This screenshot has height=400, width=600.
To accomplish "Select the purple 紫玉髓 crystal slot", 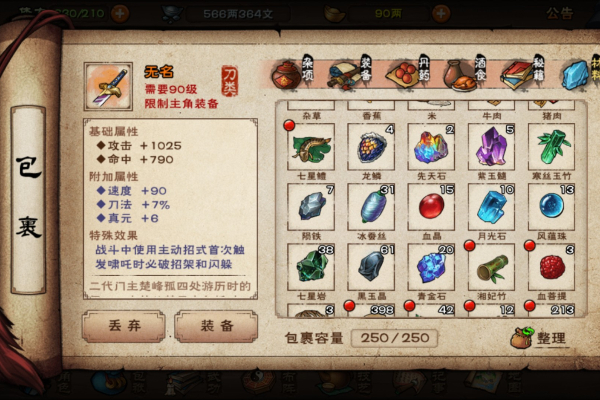I will pyautogui.click(x=492, y=148).
